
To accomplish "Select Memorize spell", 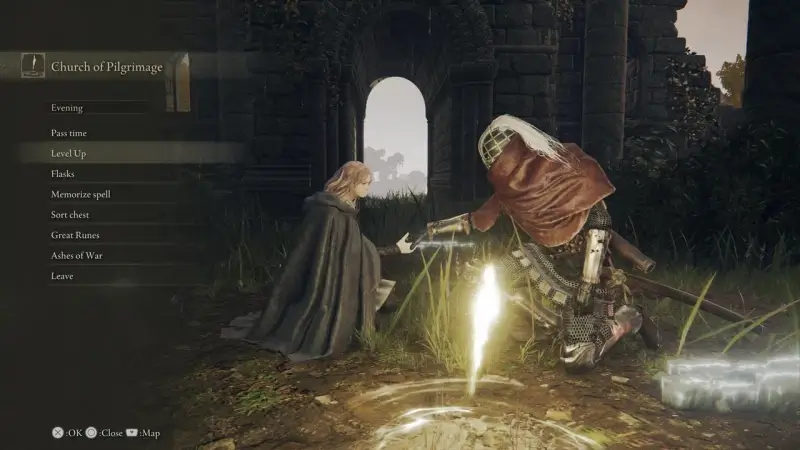I will pyautogui.click(x=81, y=194).
